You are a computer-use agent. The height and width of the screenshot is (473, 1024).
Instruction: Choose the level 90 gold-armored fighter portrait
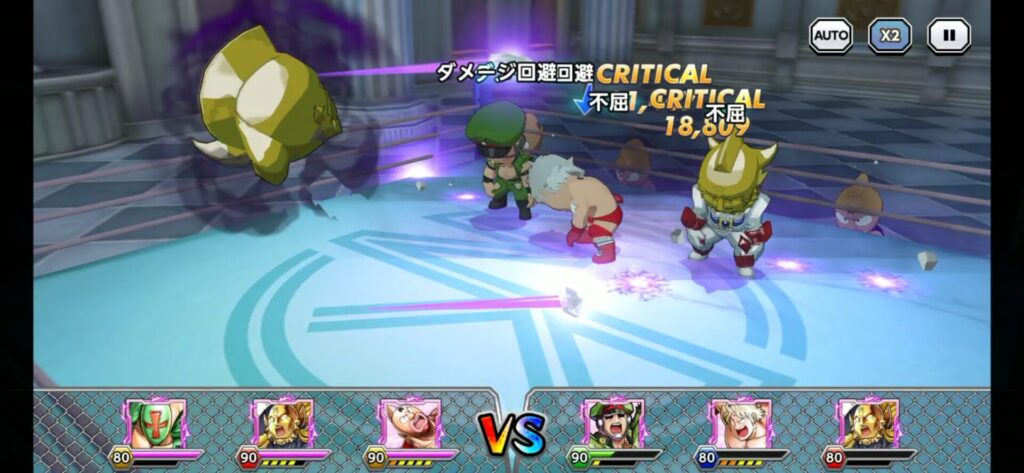(x=283, y=423)
